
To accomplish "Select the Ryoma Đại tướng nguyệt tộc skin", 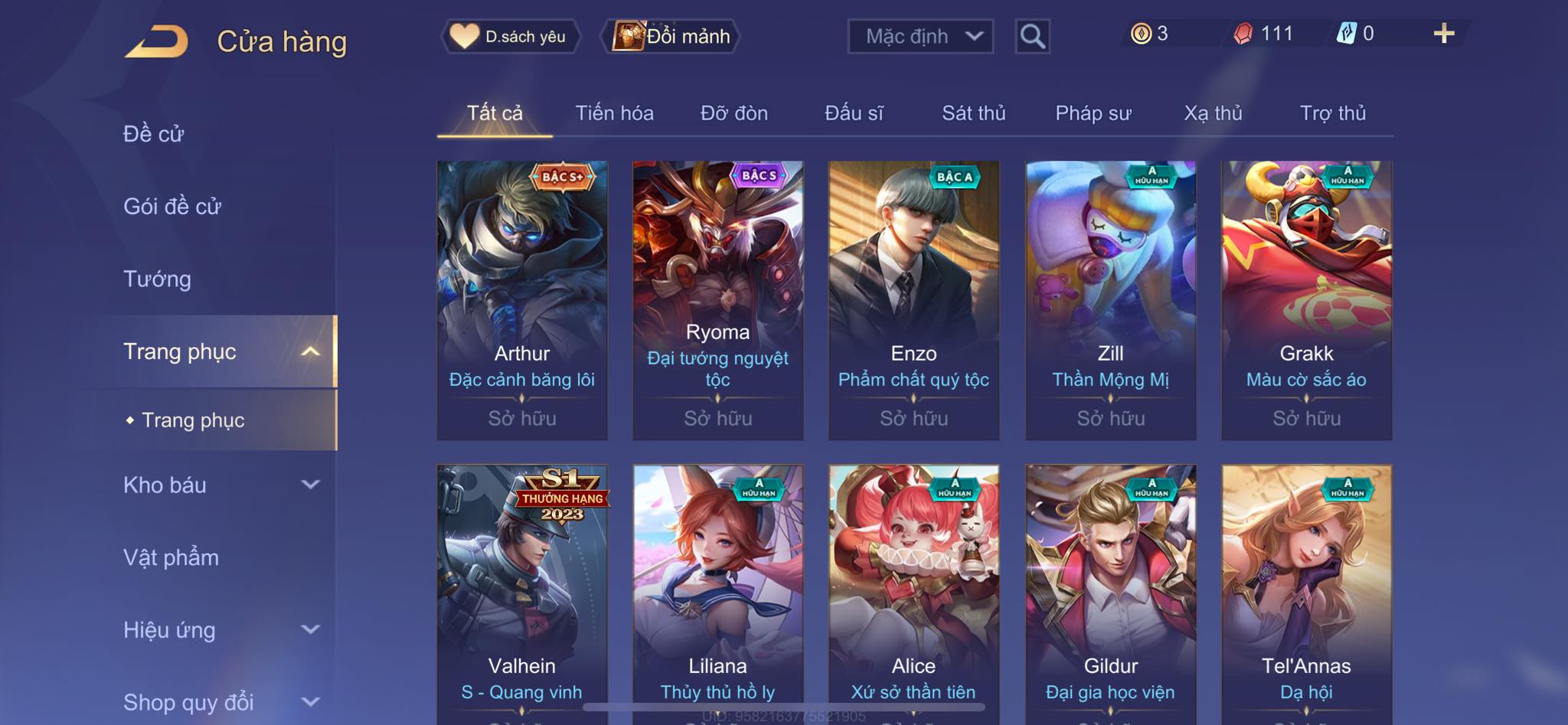I will pyautogui.click(x=717, y=299).
